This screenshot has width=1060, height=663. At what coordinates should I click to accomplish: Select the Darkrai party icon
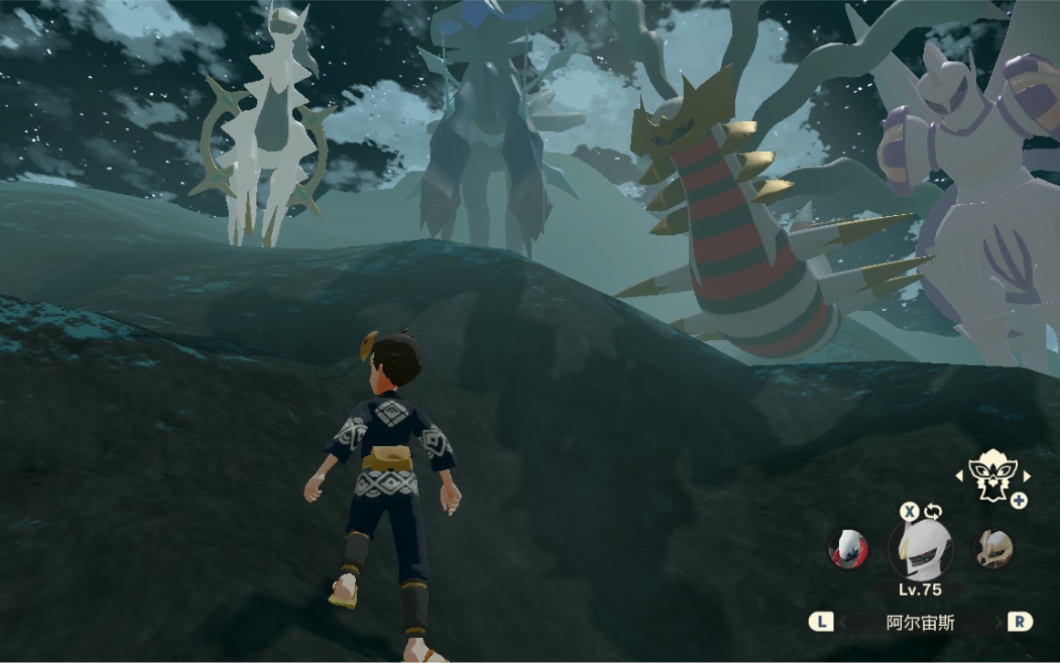click(x=848, y=548)
